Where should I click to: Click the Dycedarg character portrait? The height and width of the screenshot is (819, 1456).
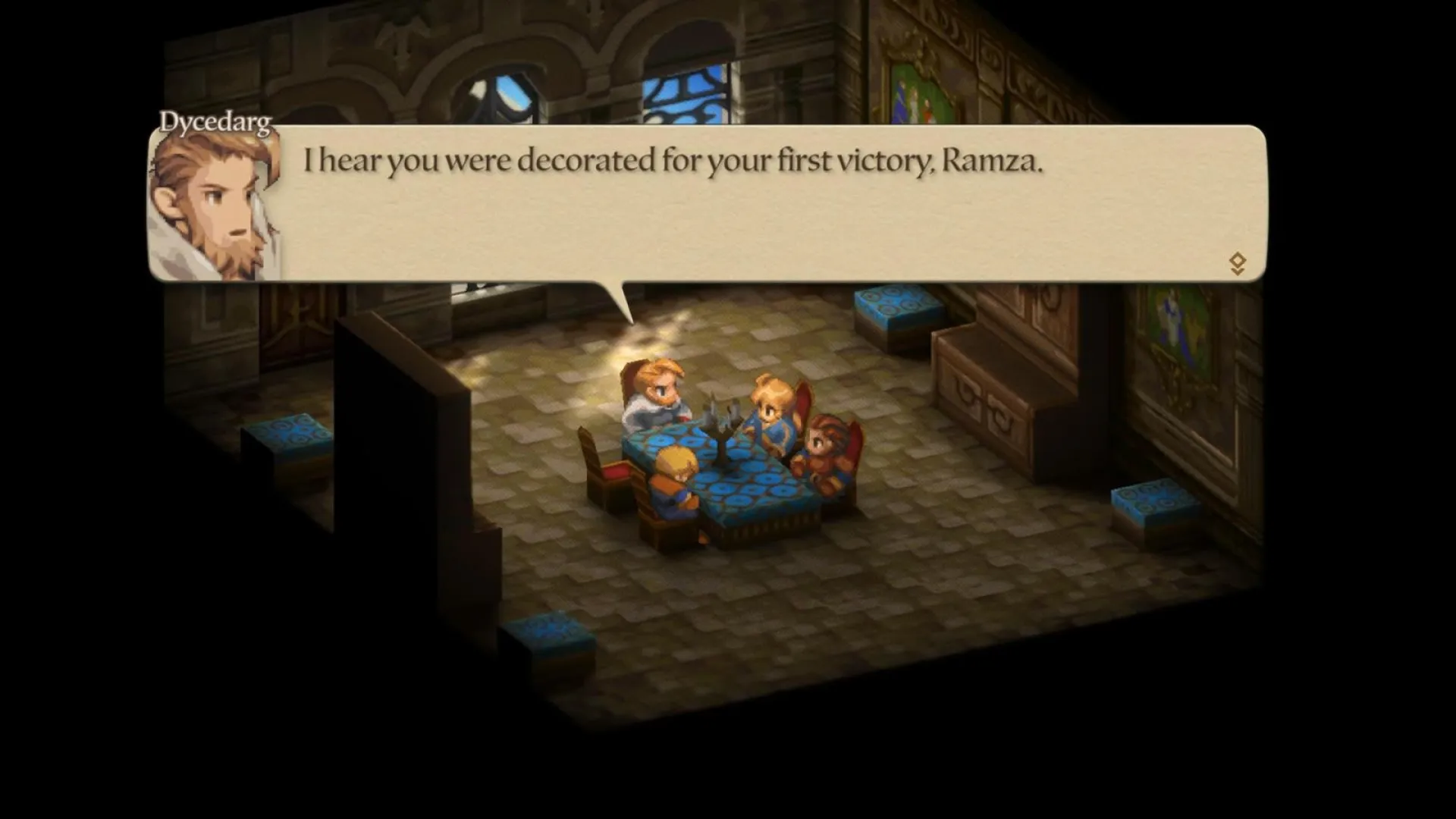(x=216, y=205)
